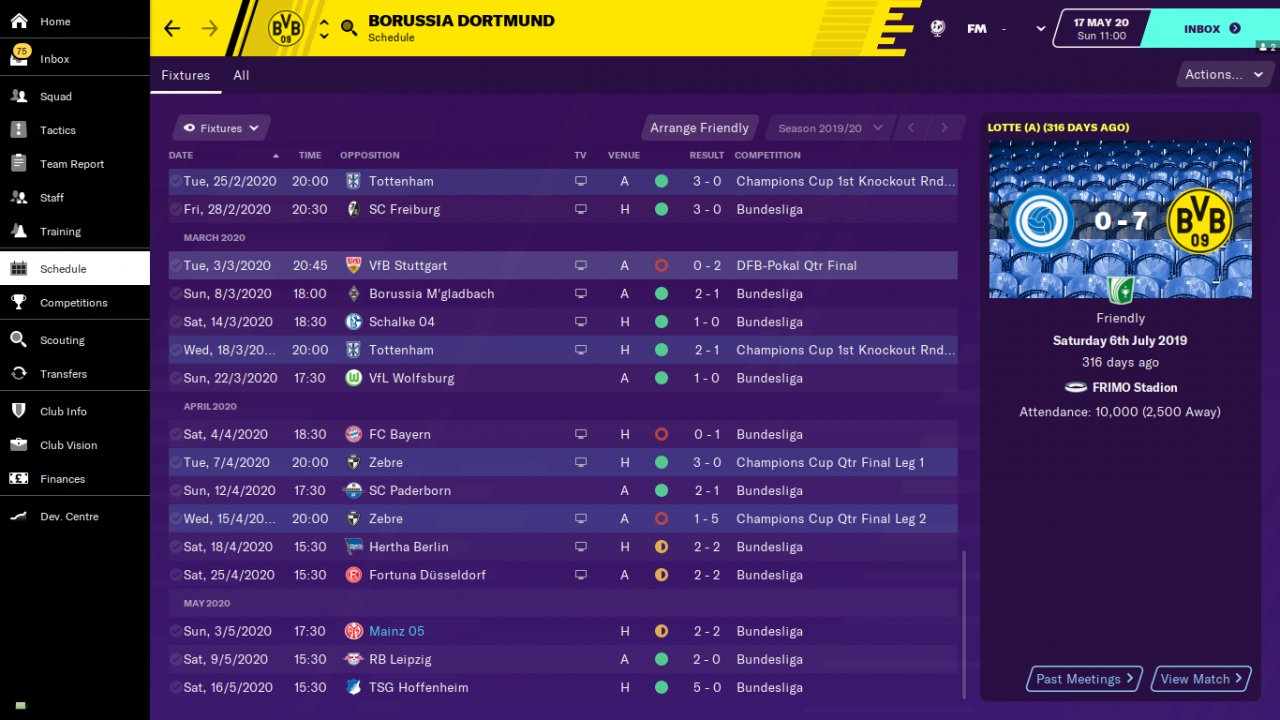
Task: Expand the Actions menu
Action: (1223, 75)
